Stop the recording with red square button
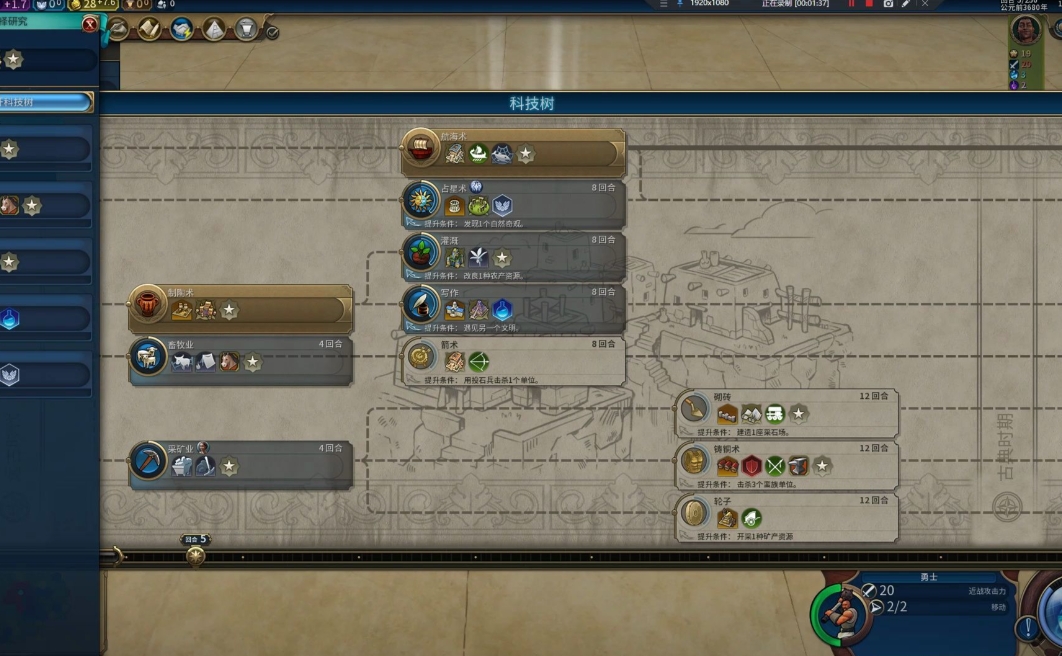Image resolution: width=1062 pixels, height=656 pixels. tap(868, 4)
